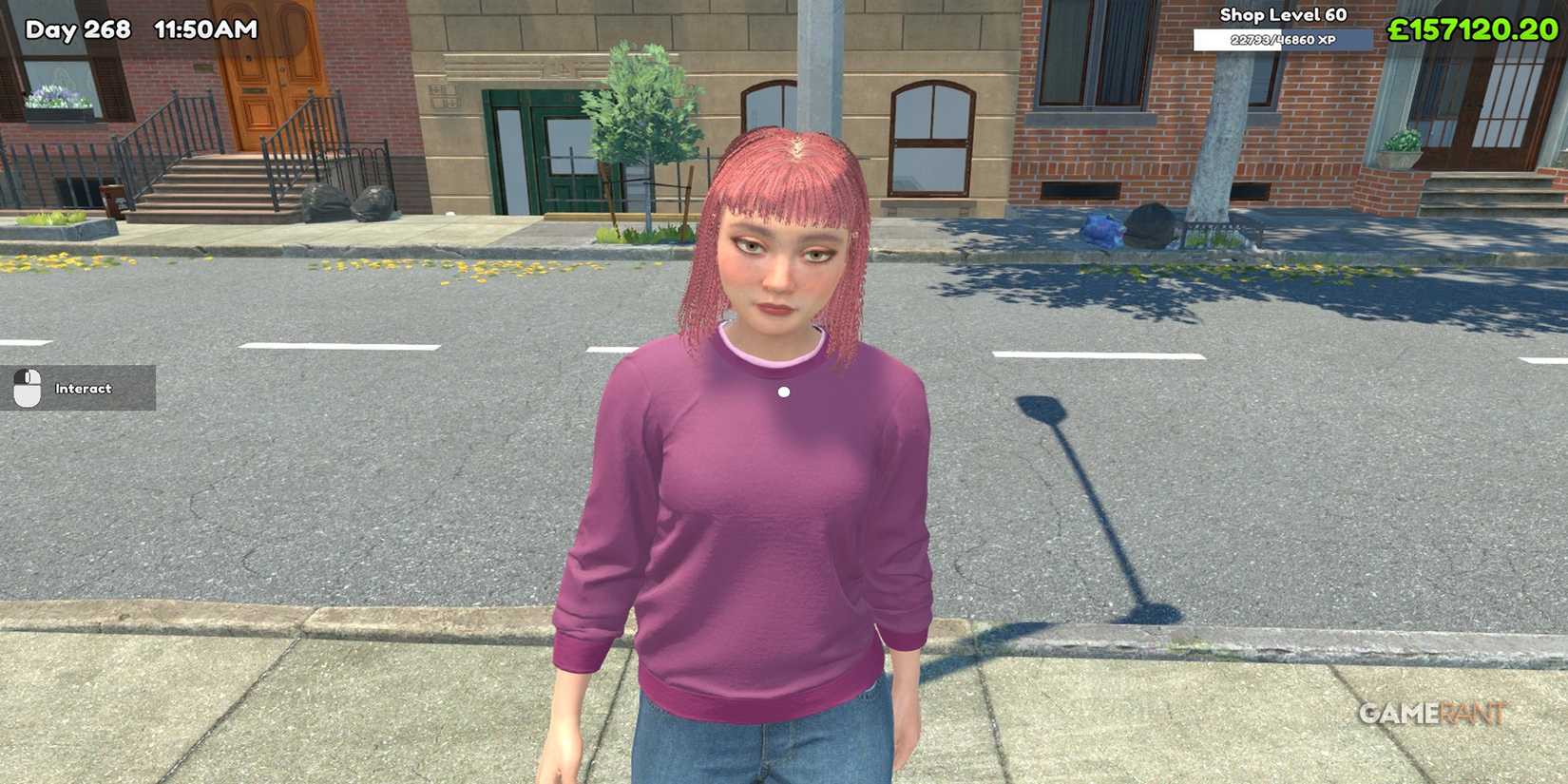Select the Interact prompt banner
The image size is (1568, 784).
click(x=79, y=388)
